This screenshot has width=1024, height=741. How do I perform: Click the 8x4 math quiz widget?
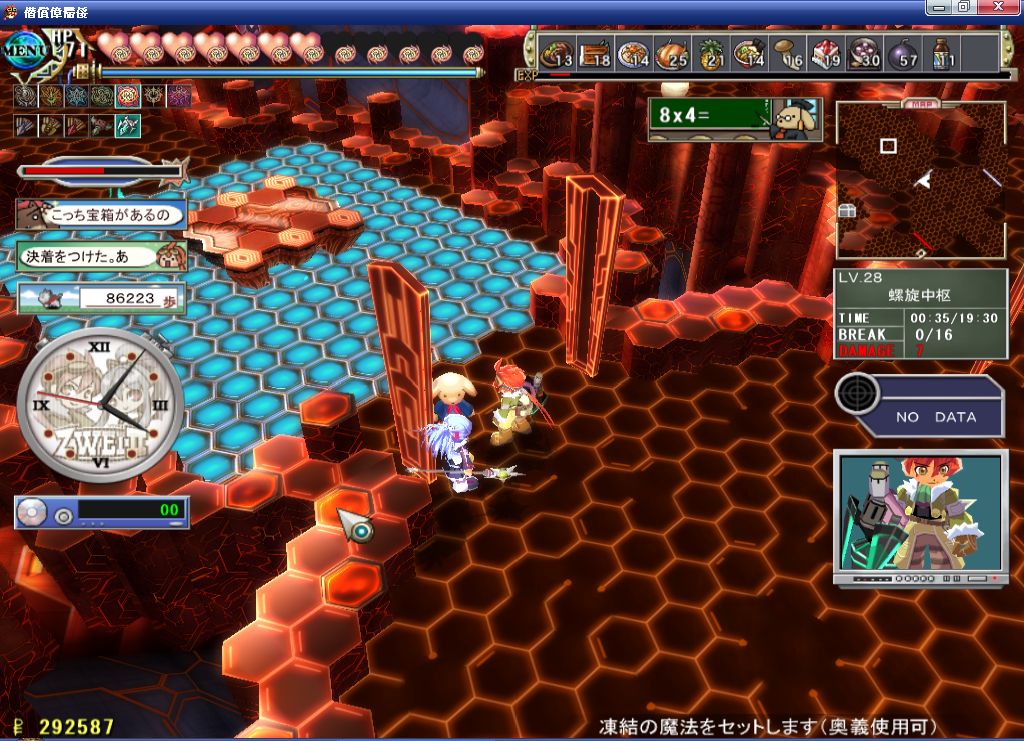tap(733, 118)
